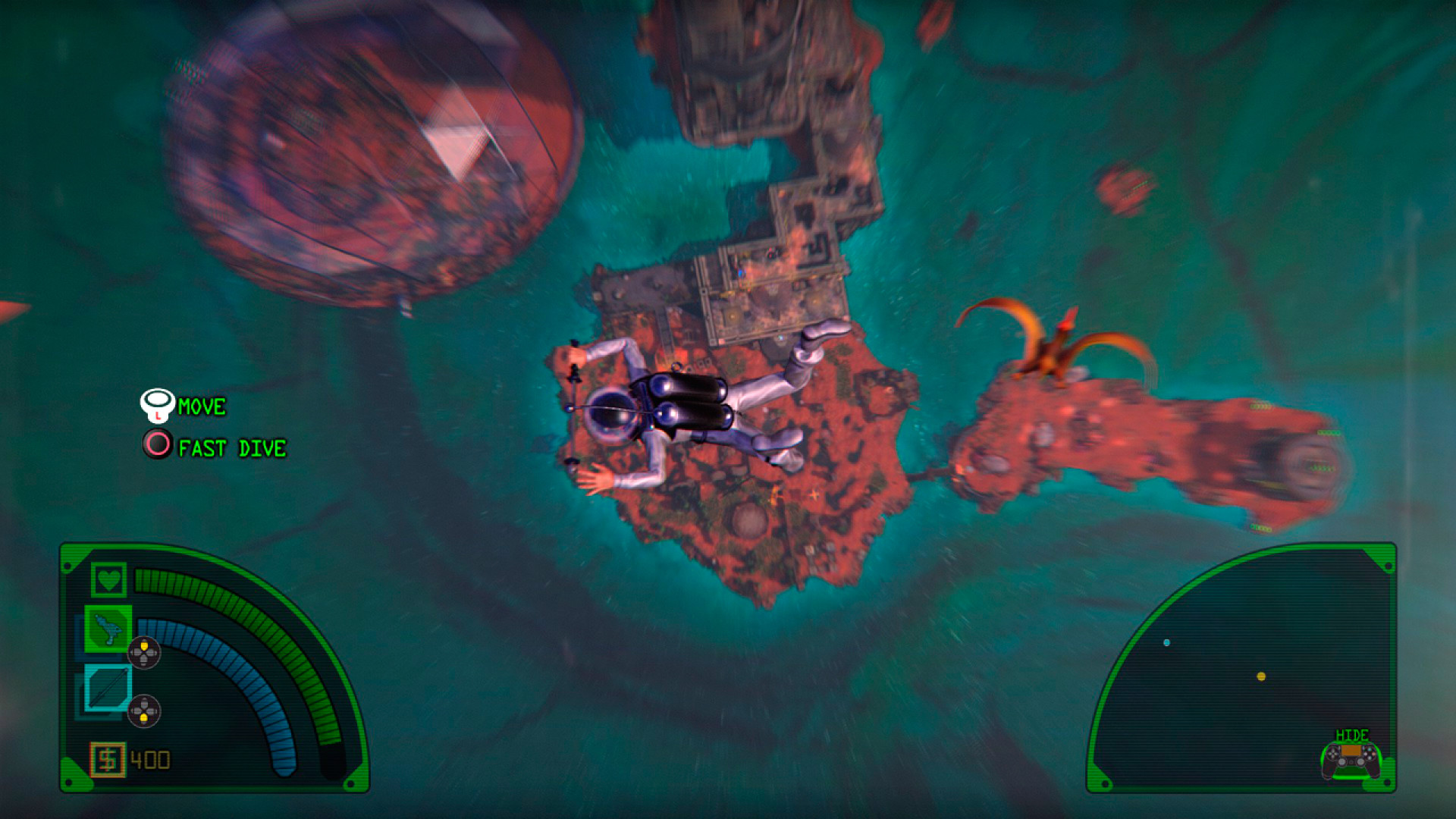
Task: Select the yellow dot on the radar
Action: [1261, 676]
